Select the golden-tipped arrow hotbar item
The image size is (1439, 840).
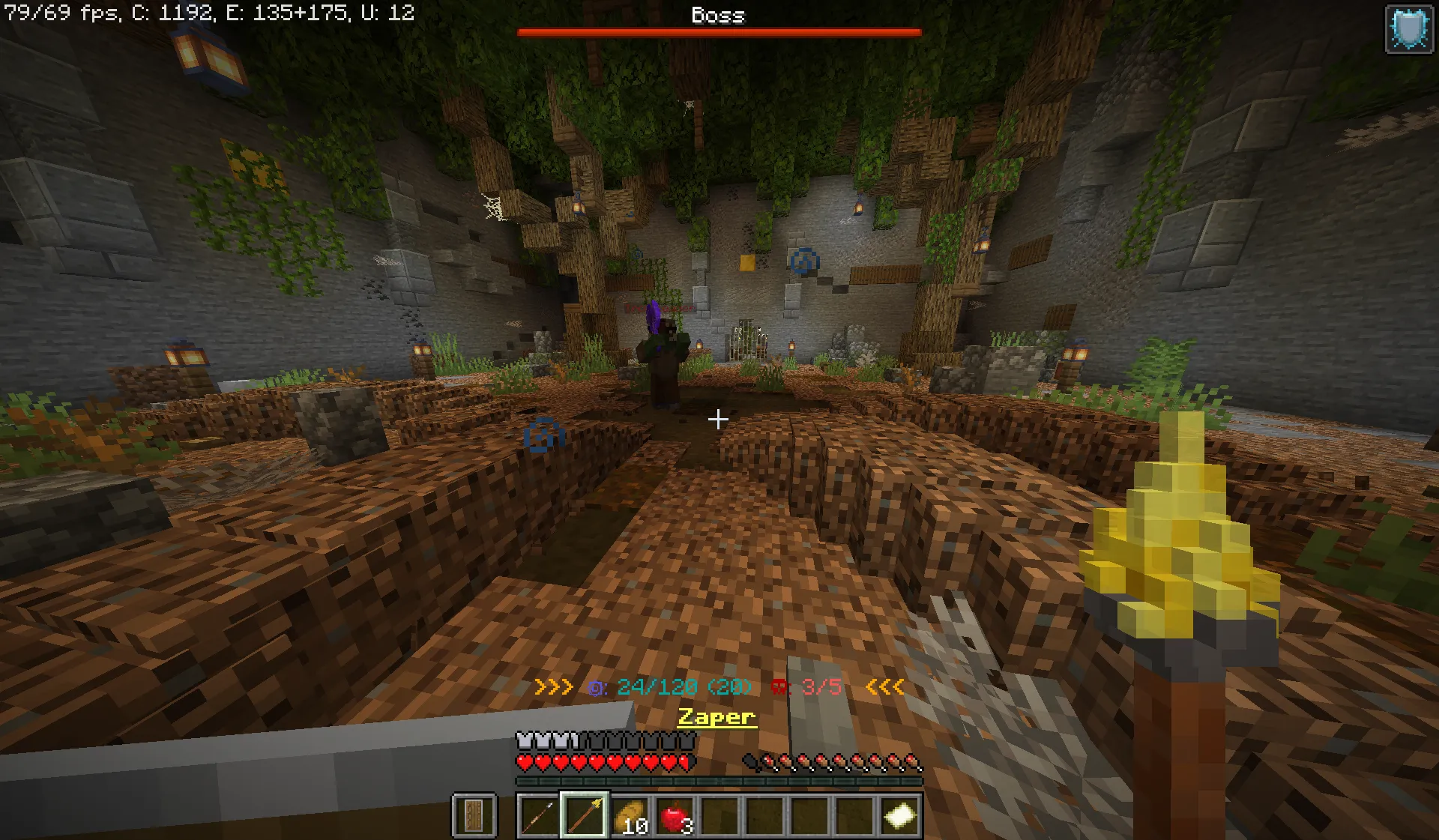(x=584, y=816)
